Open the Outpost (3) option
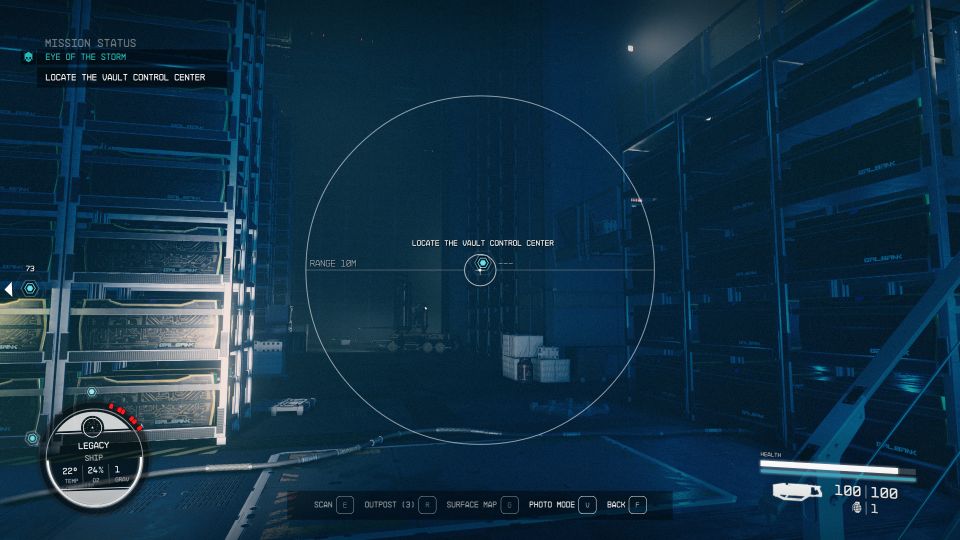This screenshot has width=960, height=540. click(400, 505)
